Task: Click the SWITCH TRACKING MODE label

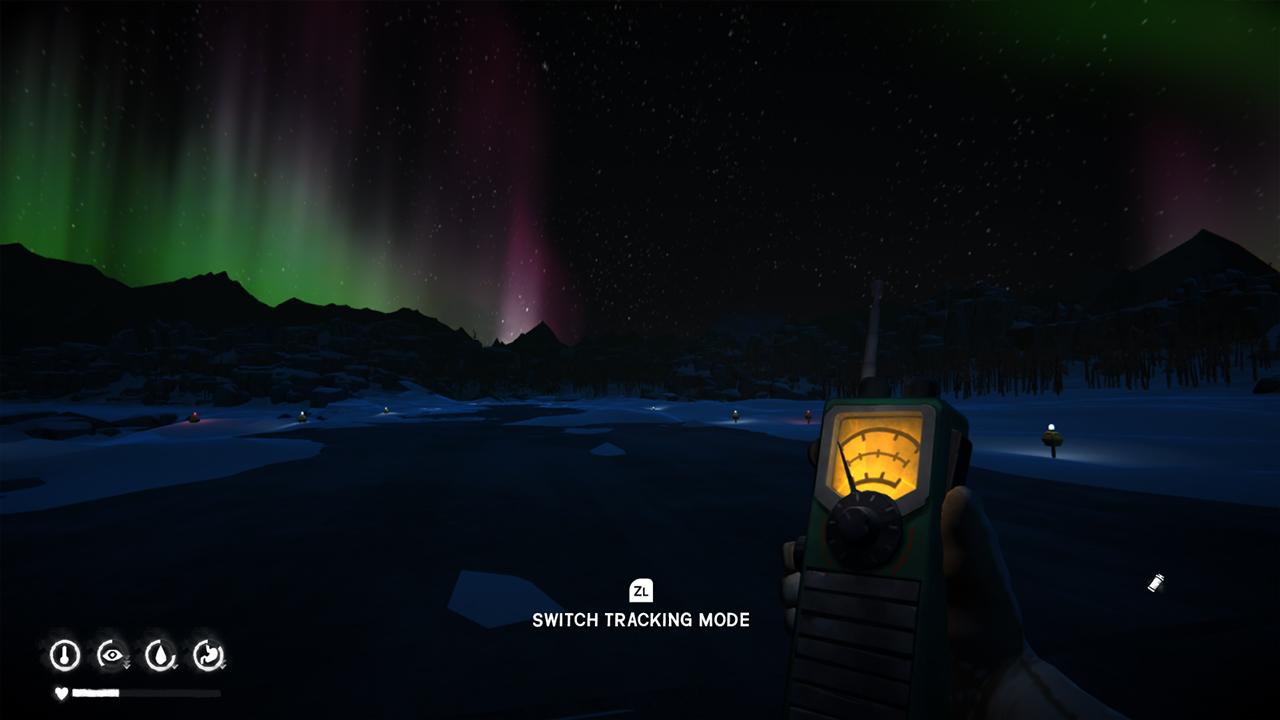Action: tap(641, 620)
